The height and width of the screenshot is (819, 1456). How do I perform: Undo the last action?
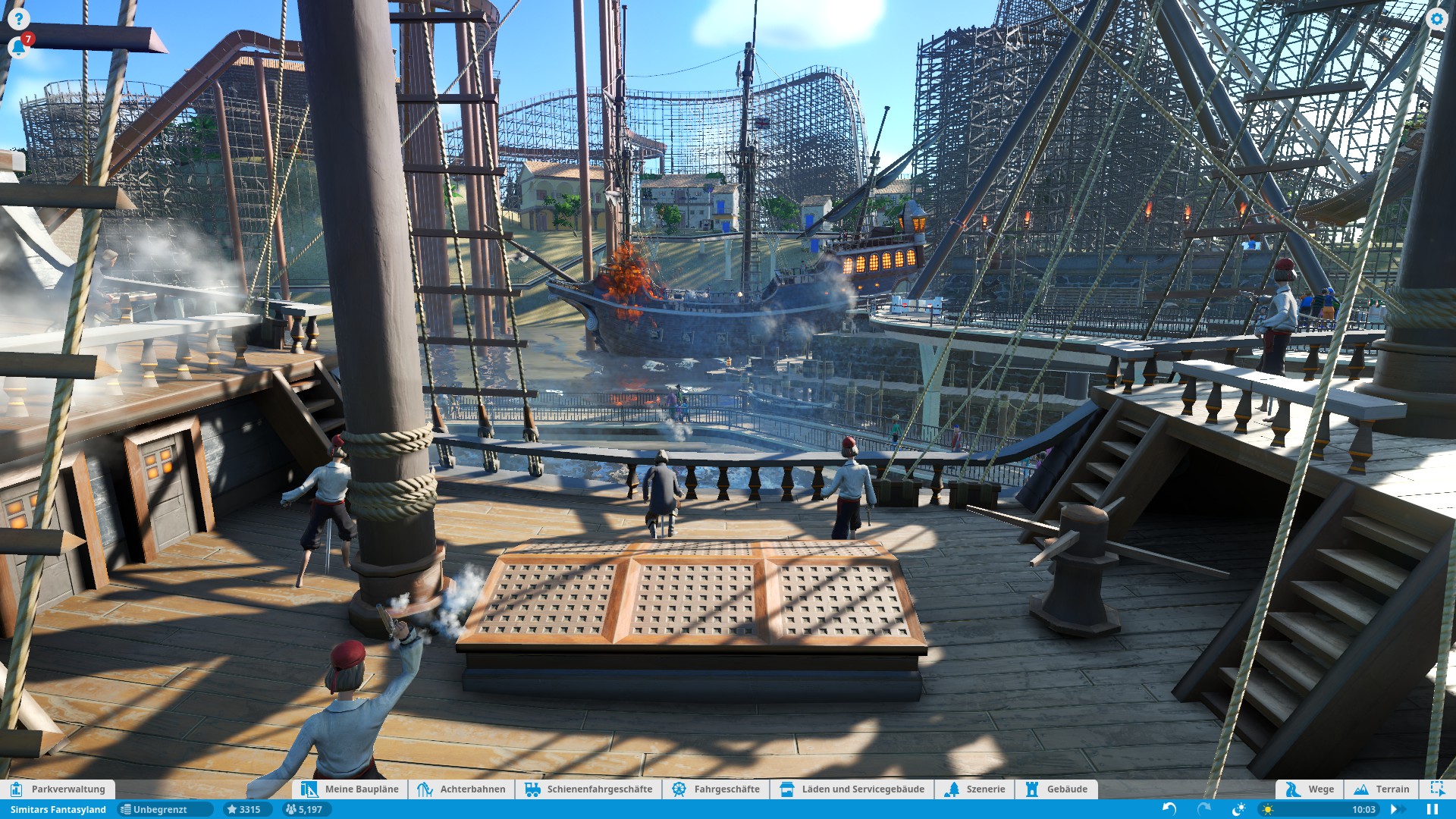point(1169,809)
